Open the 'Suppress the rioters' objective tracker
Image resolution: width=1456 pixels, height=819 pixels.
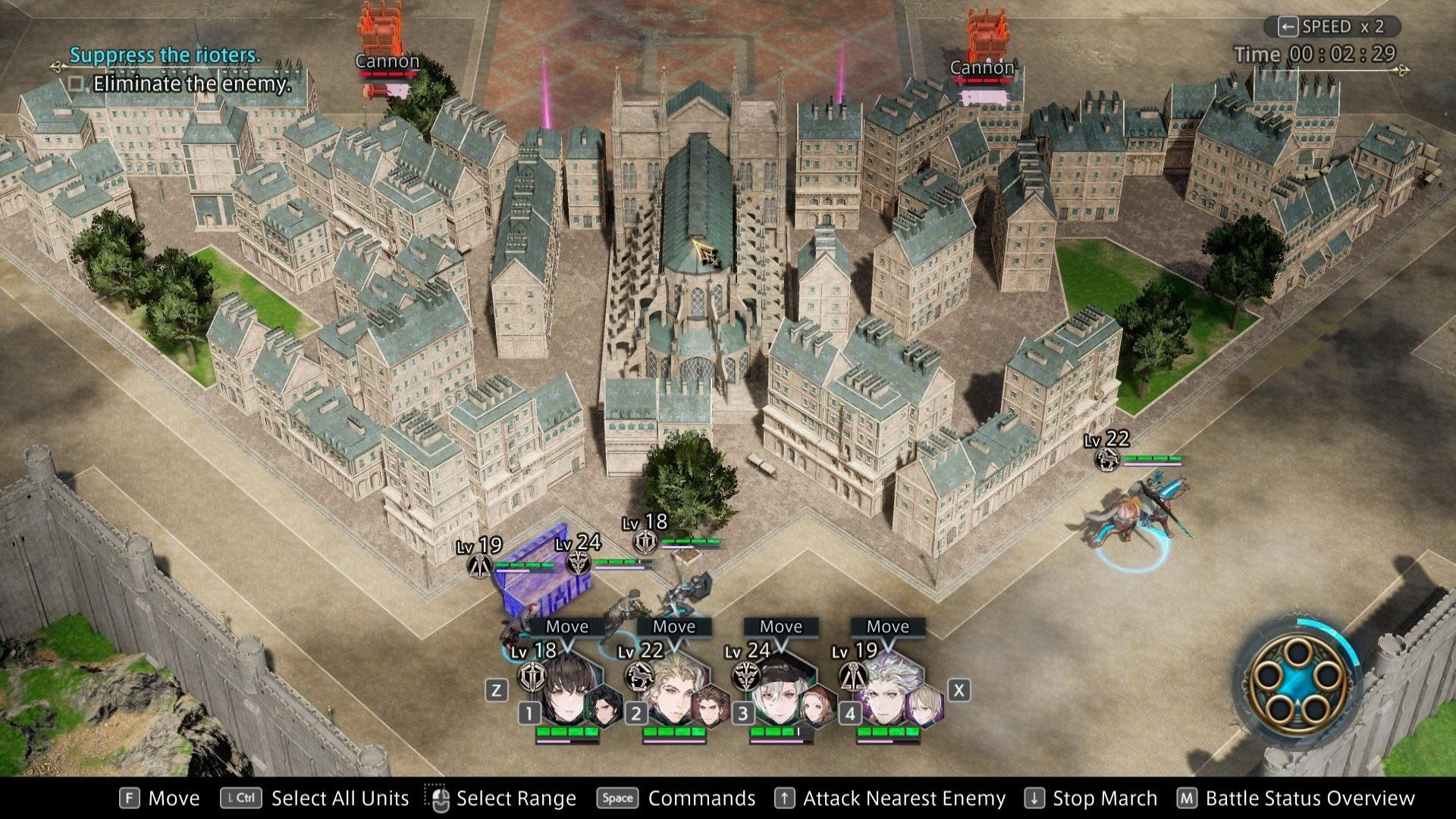tap(165, 55)
